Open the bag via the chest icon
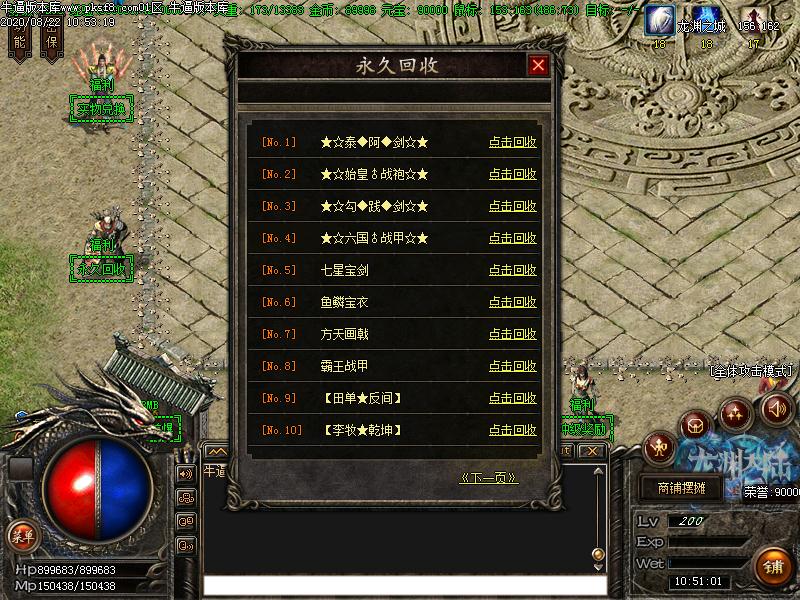Screen dimensions: 800x600 696,426
